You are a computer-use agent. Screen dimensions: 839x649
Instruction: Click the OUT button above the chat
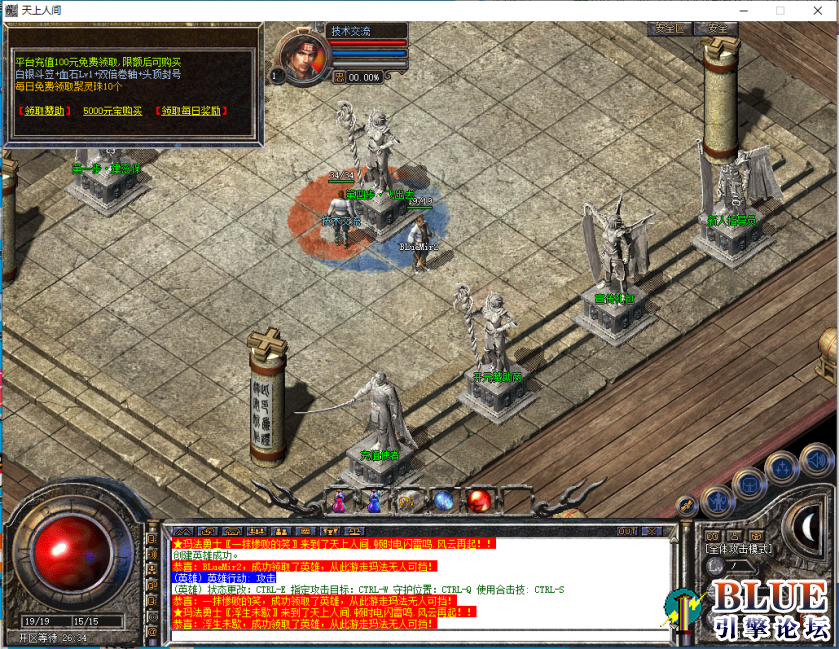point(627,531)
